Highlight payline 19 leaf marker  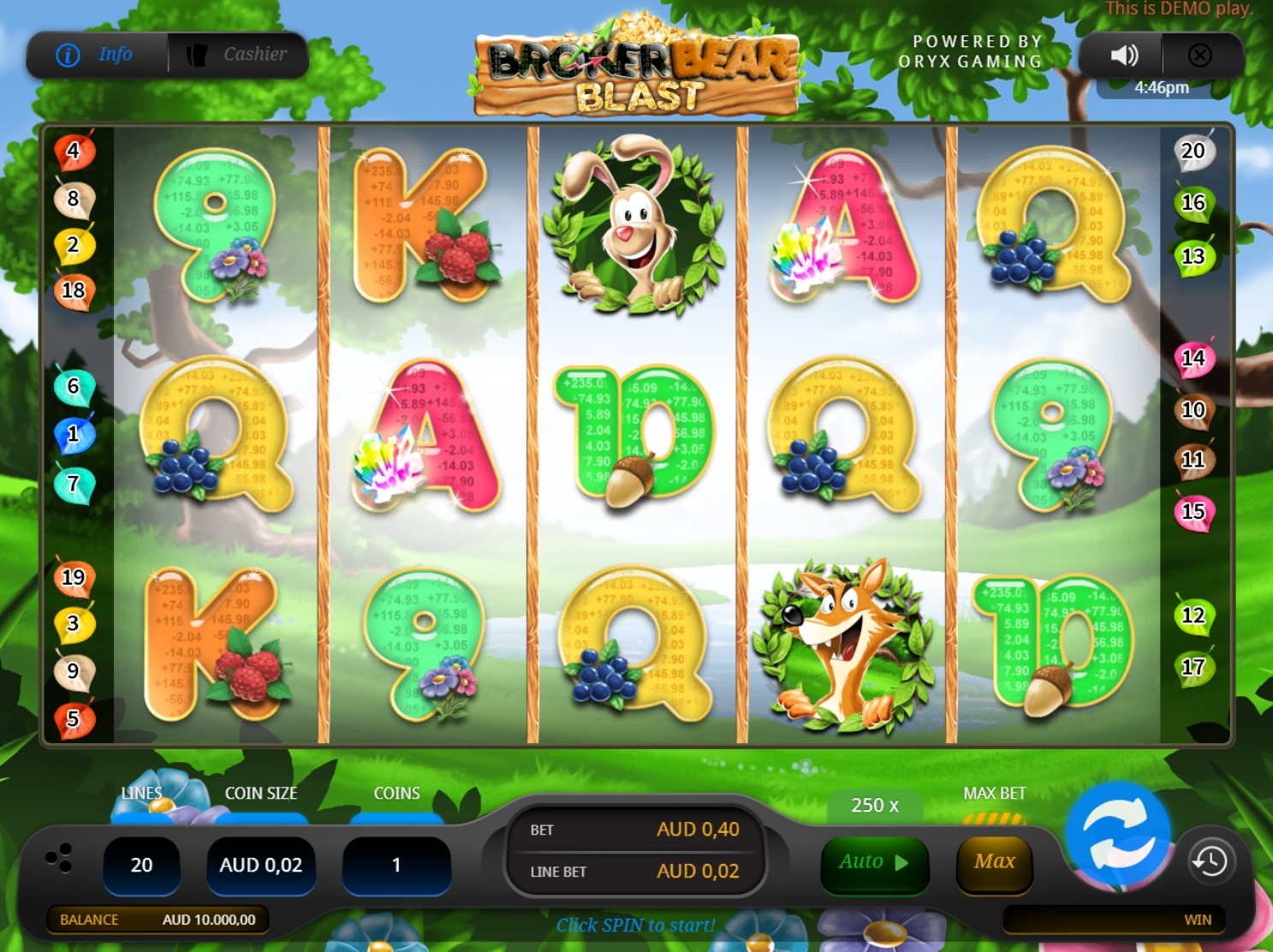(x=74, y=578)
